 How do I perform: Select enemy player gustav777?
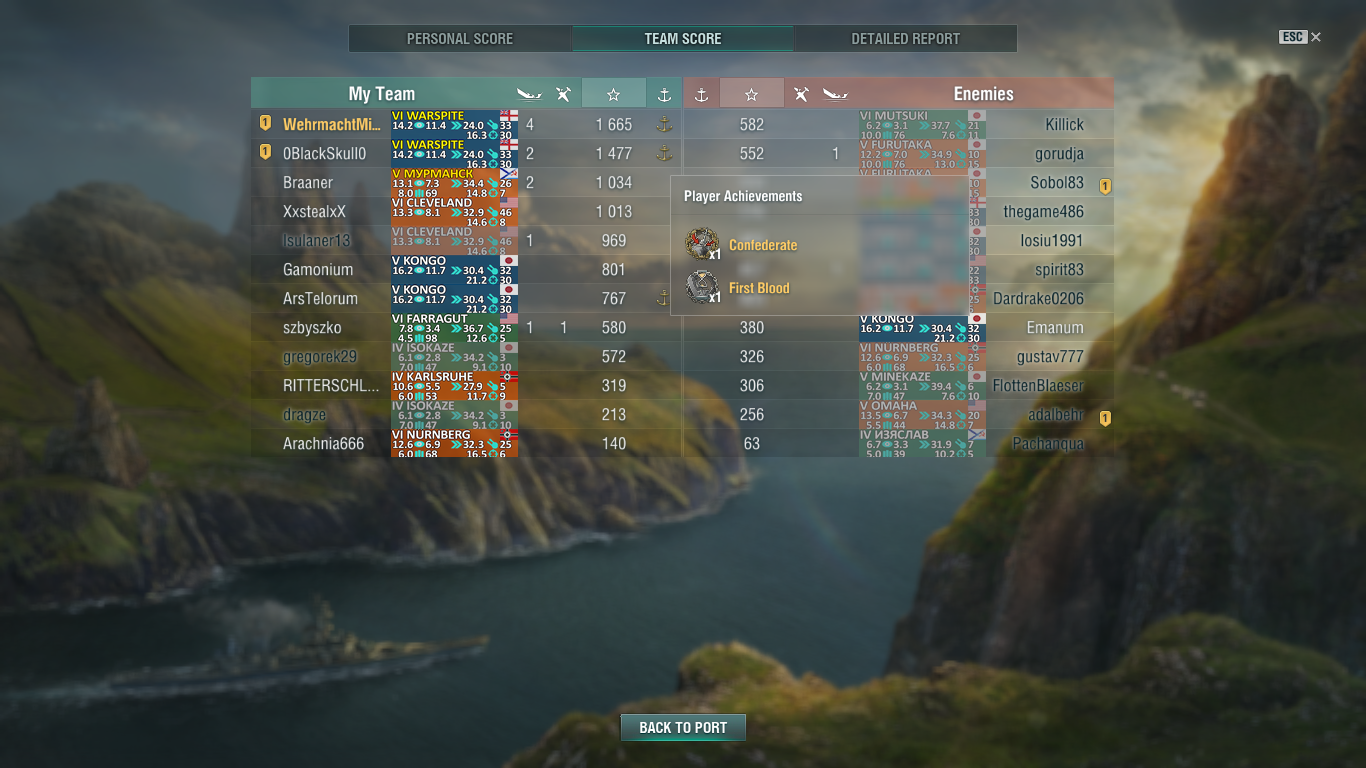click(x=1050, y=357)
